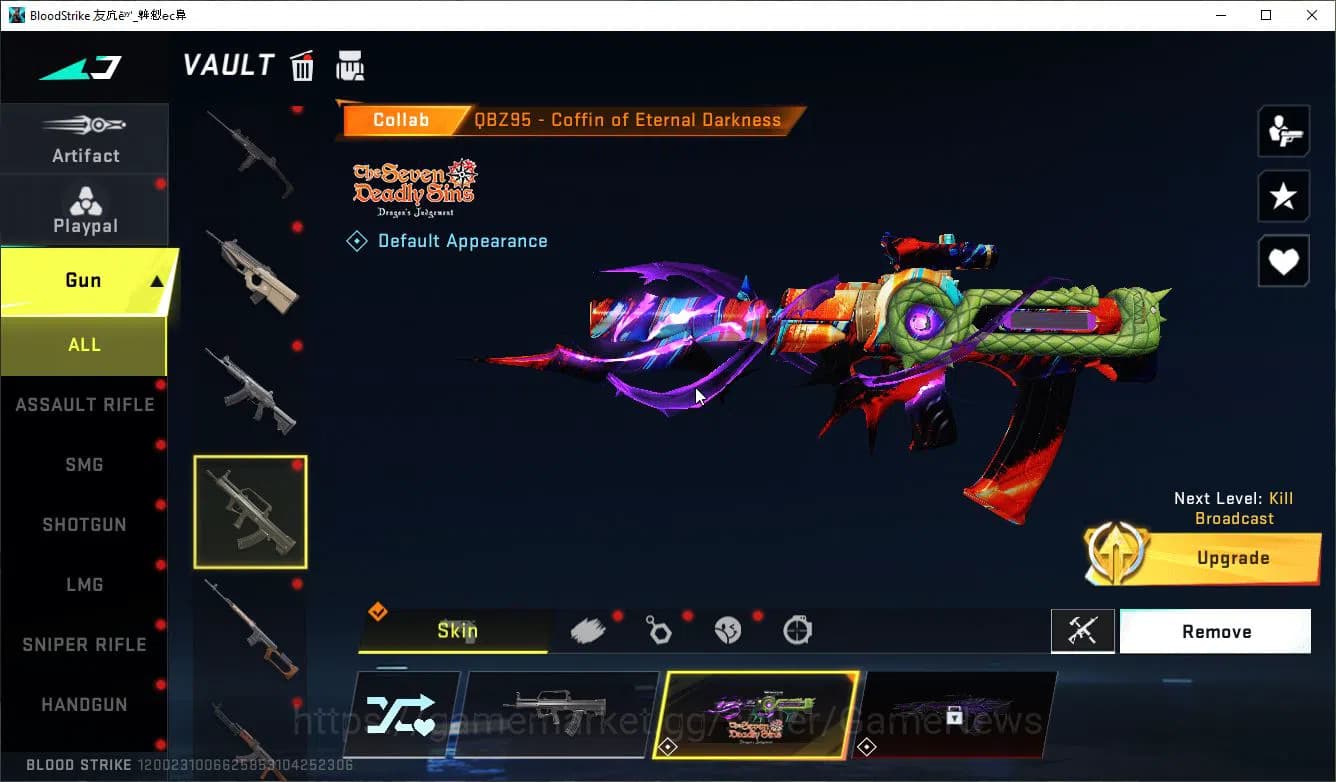1336x782 pixels.
Task: Open the Artifact section
Action: (x=85, y=138)
